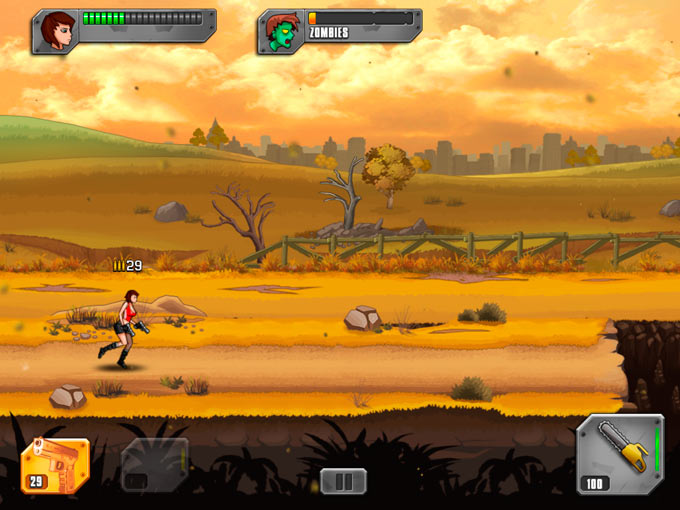680x510 pixels.
Task: Pause the game
Action: tap(343, 481)
